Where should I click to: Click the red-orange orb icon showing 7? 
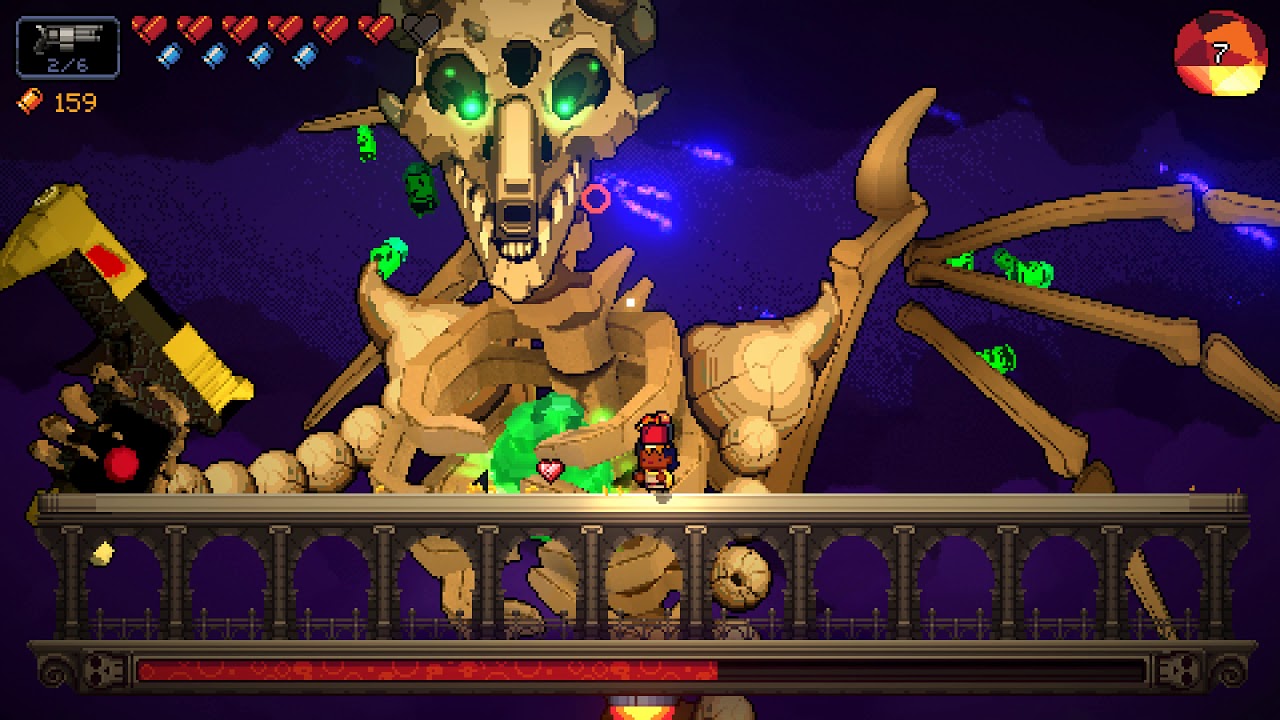coord(1220,53)
